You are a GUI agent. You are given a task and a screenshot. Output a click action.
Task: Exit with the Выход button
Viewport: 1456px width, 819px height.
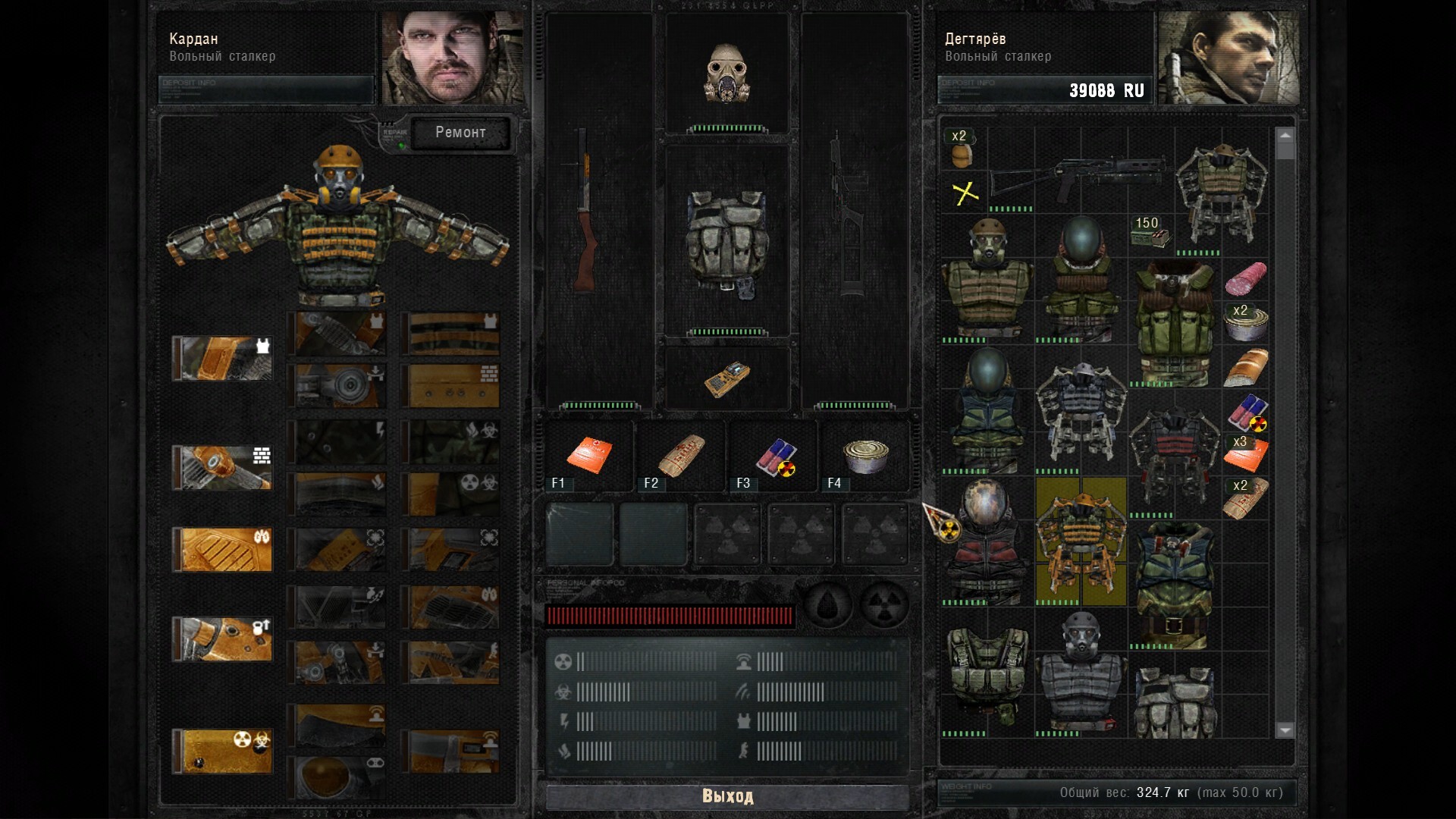[727, 796]
